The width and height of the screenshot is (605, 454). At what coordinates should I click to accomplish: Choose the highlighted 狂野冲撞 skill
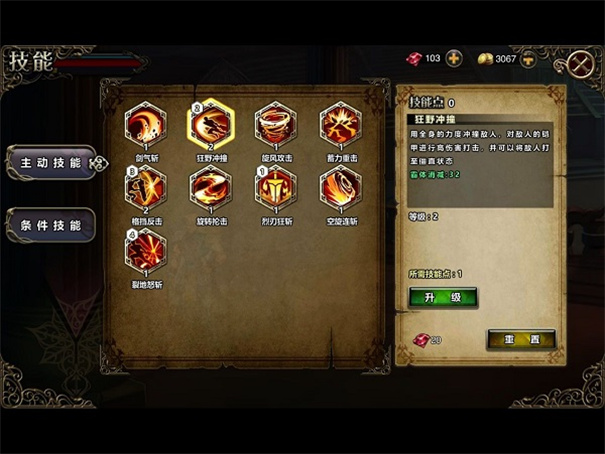click(x=210, y=125)
